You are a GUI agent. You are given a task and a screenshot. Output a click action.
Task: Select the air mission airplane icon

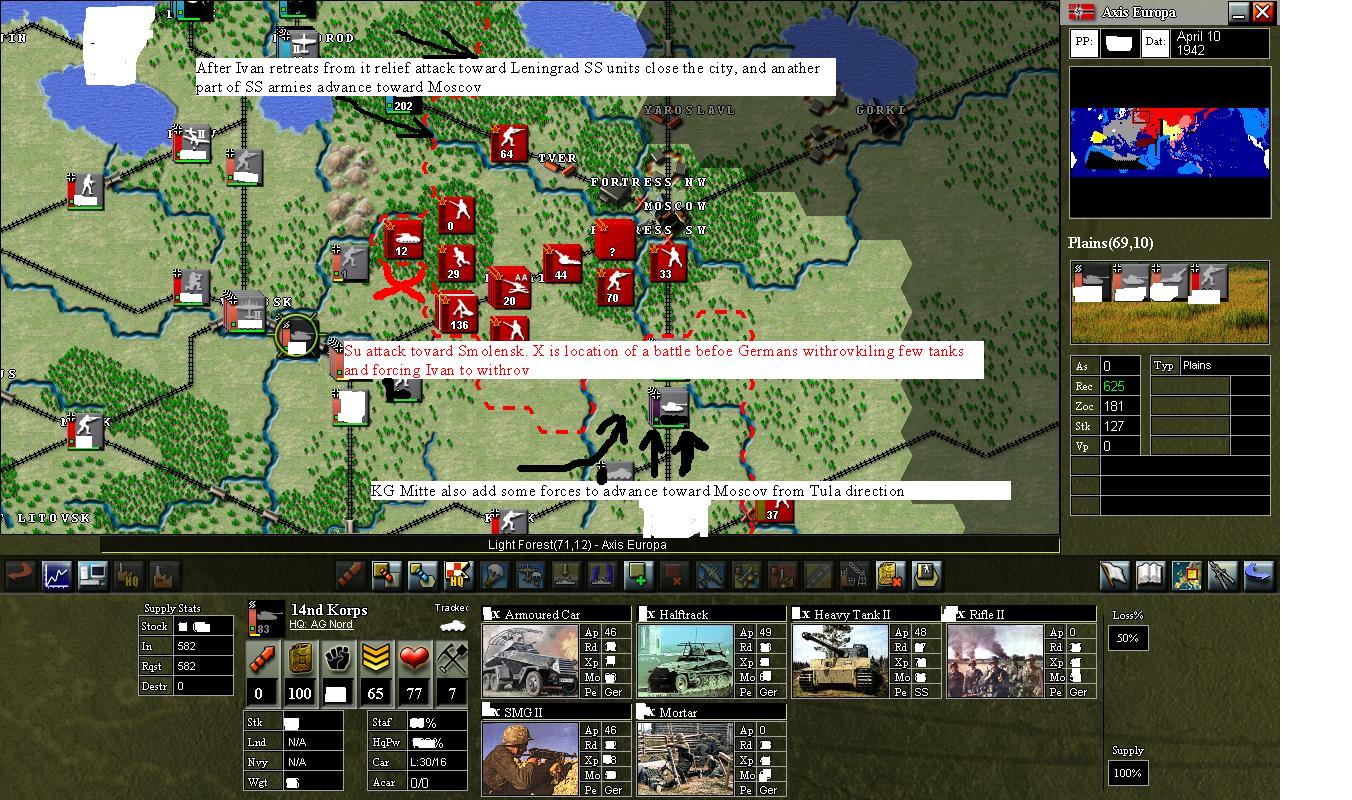pyautogui.click(x=709, y=575)
